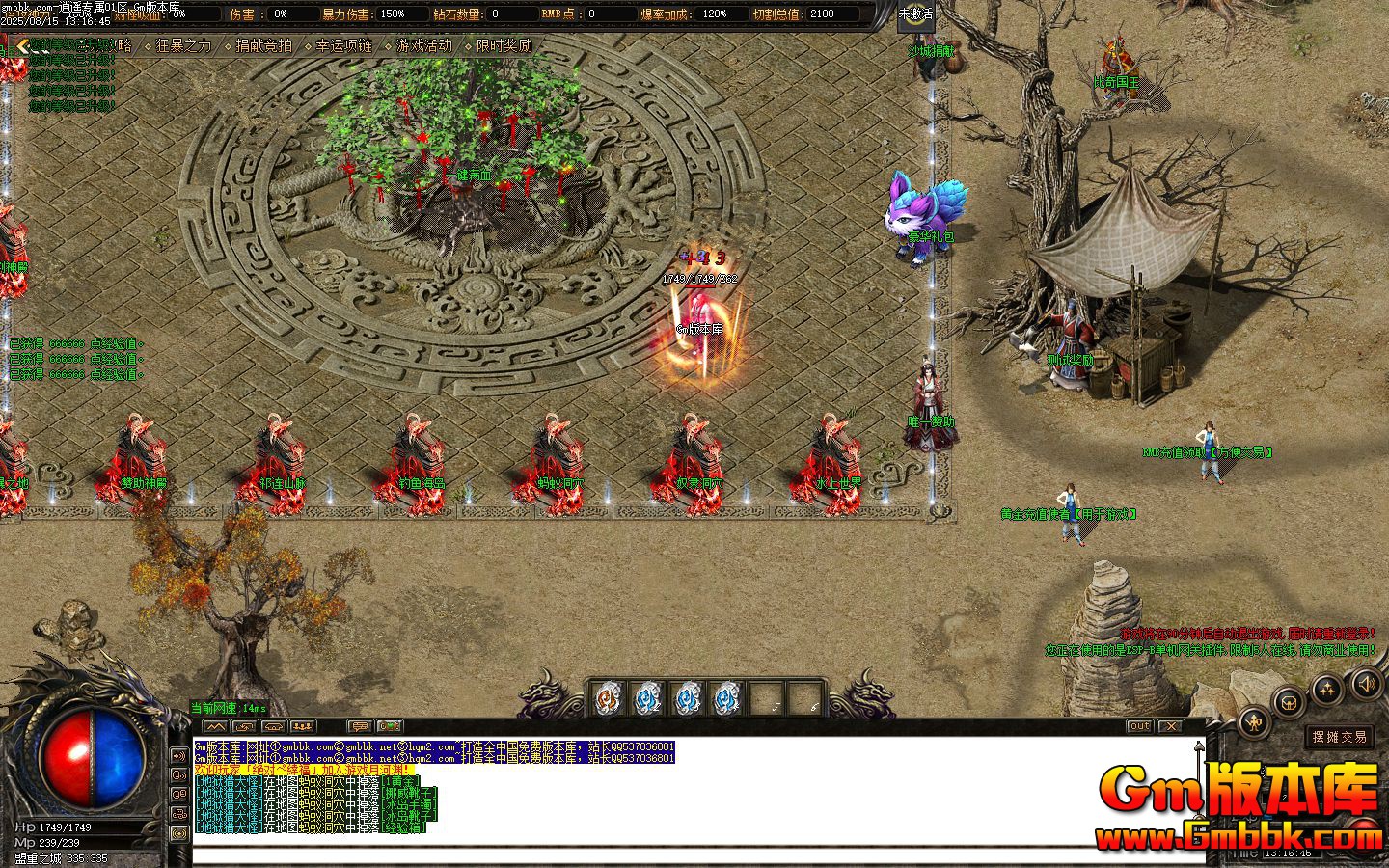
Task: Open the skills three-star round icon
Action: (1327, 689)
